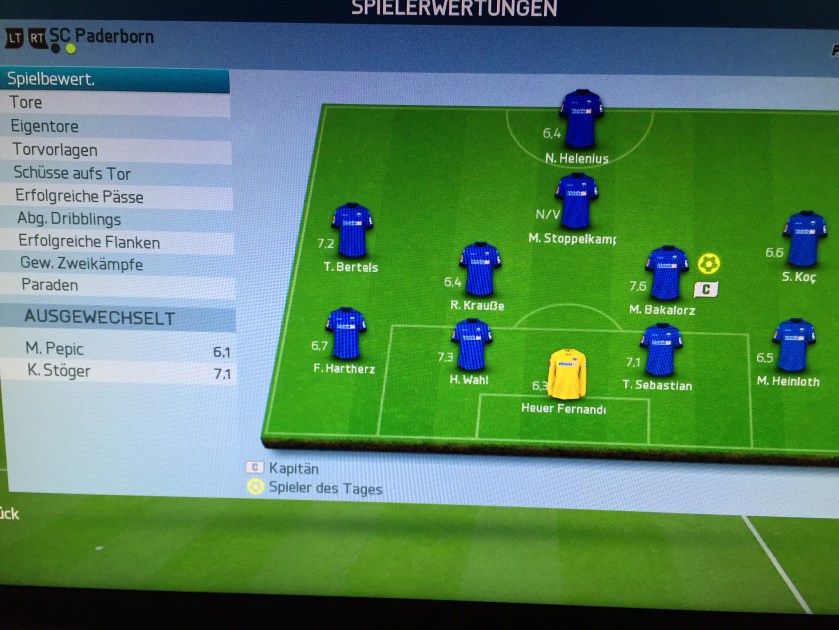Choose S. Koç on the right wing
This screenshot has height=630, width=839.
[x=803, y=239]
